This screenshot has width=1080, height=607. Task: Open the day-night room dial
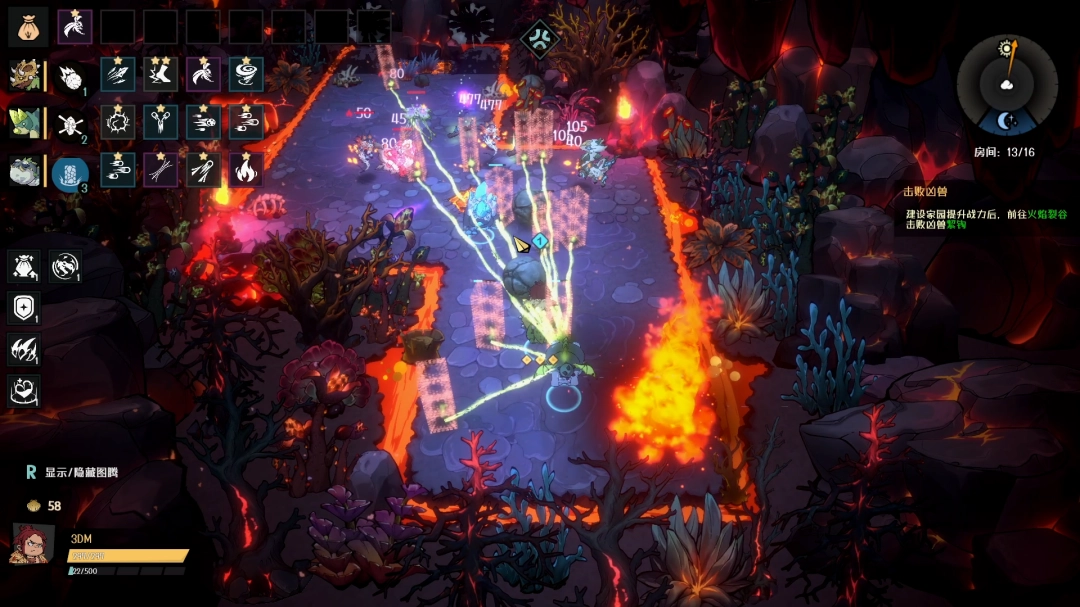click(x=1006, y=86)
